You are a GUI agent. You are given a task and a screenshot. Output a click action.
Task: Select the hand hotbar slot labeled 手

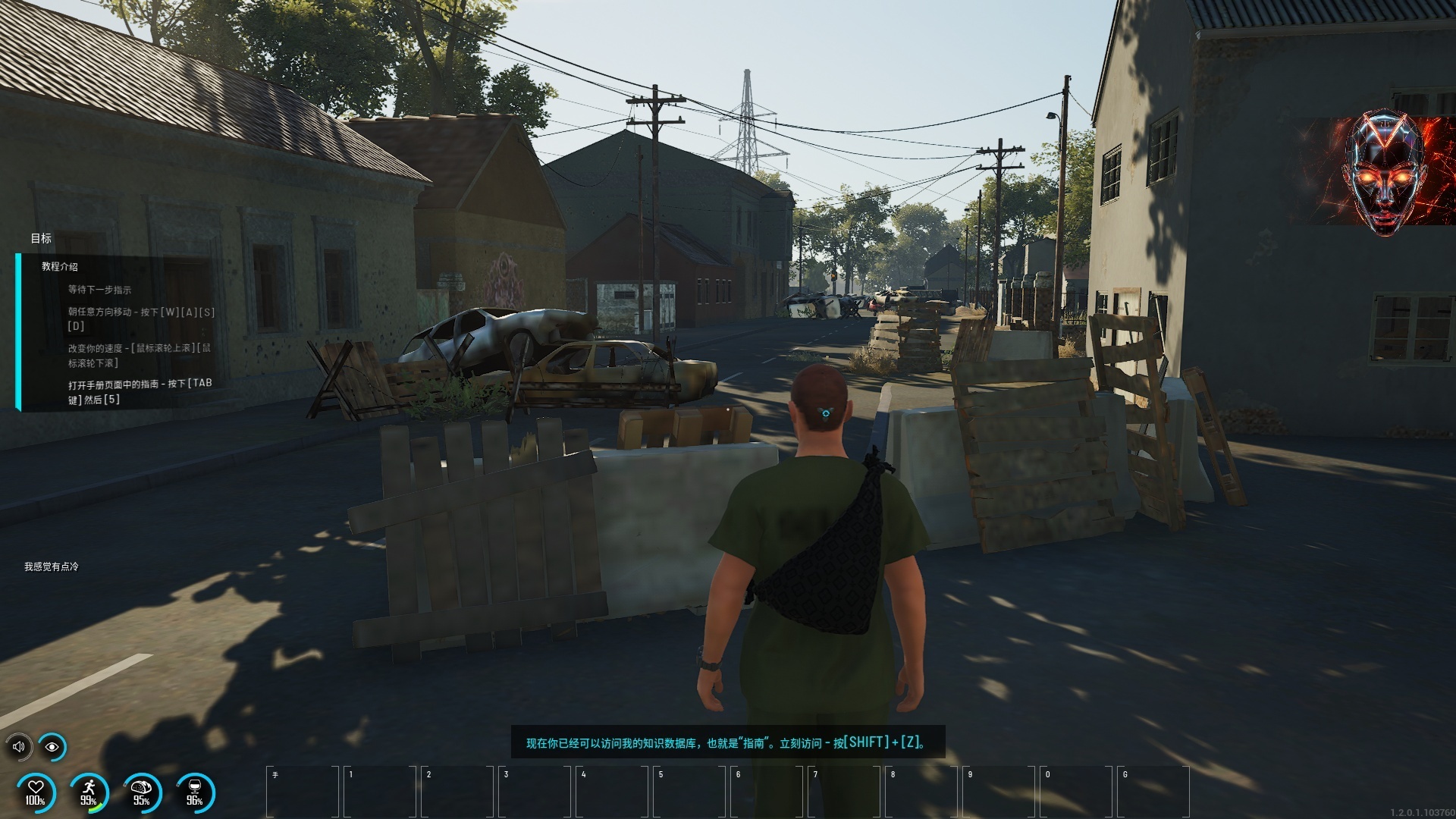point(303,791)
